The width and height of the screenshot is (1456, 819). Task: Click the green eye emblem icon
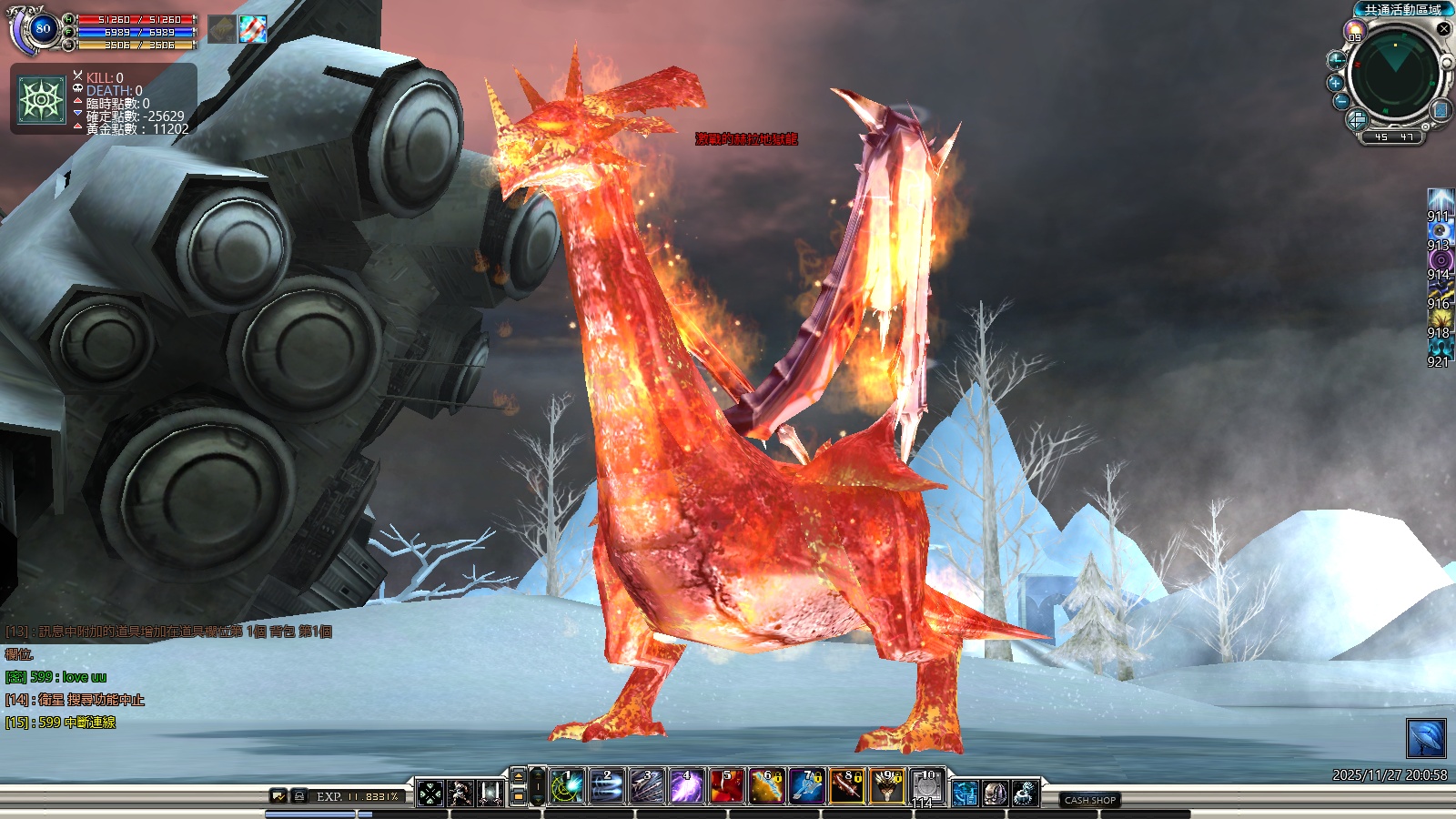[x=42, y=99]
